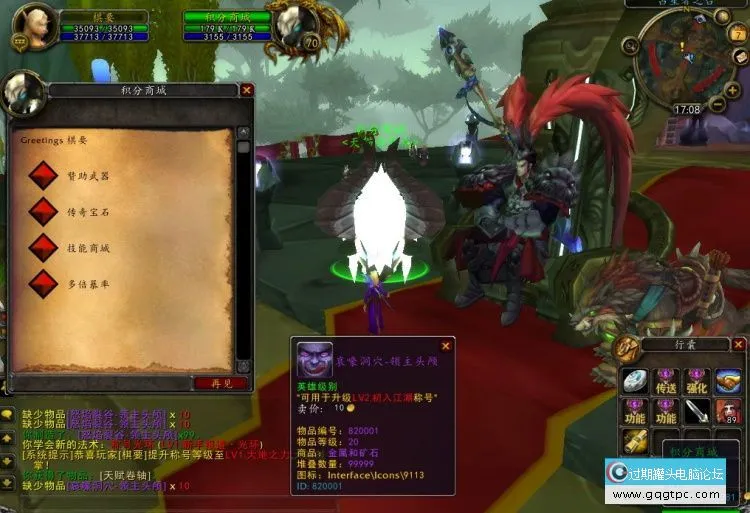This screenshot has width=750, height=513.
Task: Close the 积分商城 dialog window
Action: [x=247, y=90]
